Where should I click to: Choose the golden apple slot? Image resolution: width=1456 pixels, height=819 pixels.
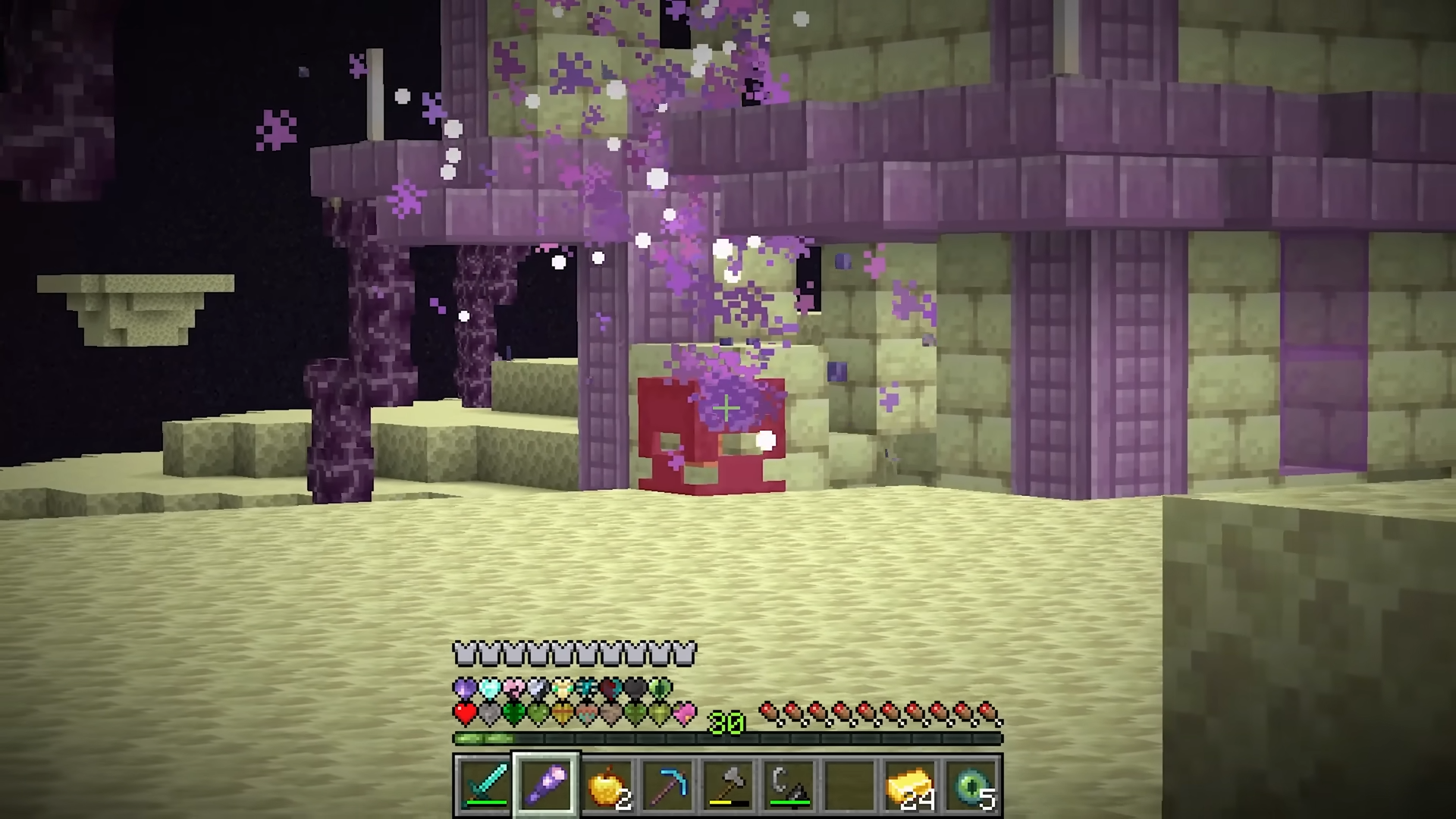click(607, 785)
